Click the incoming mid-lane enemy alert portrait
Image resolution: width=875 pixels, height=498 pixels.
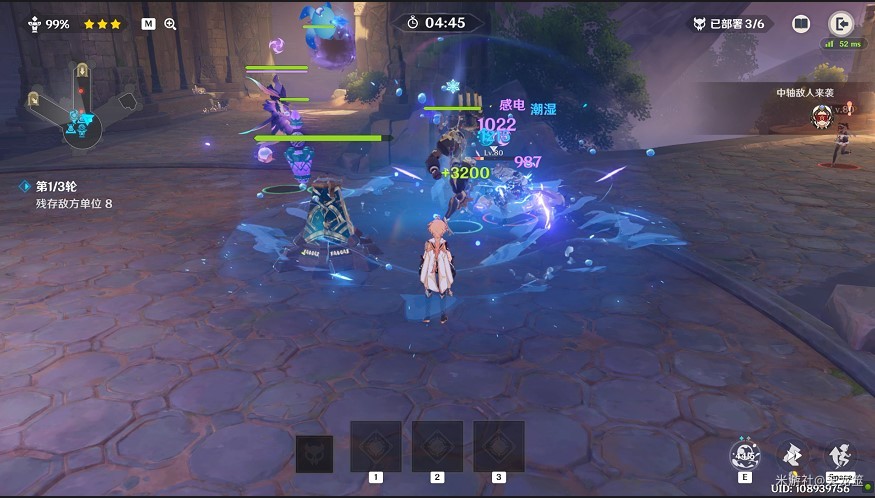coord(821,117)
